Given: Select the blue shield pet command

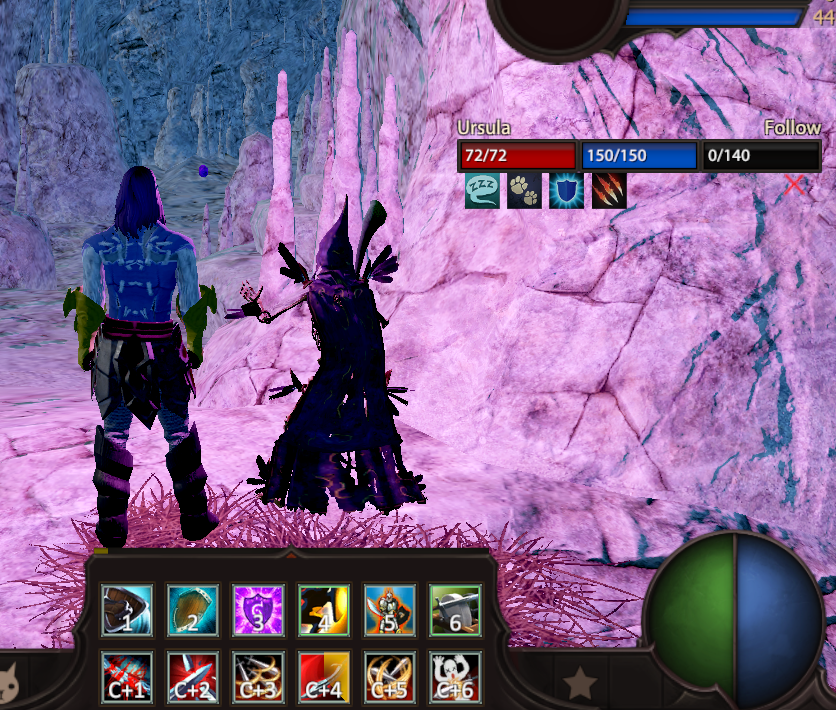Looking at the screenshot, I should (x=567, y=190).
